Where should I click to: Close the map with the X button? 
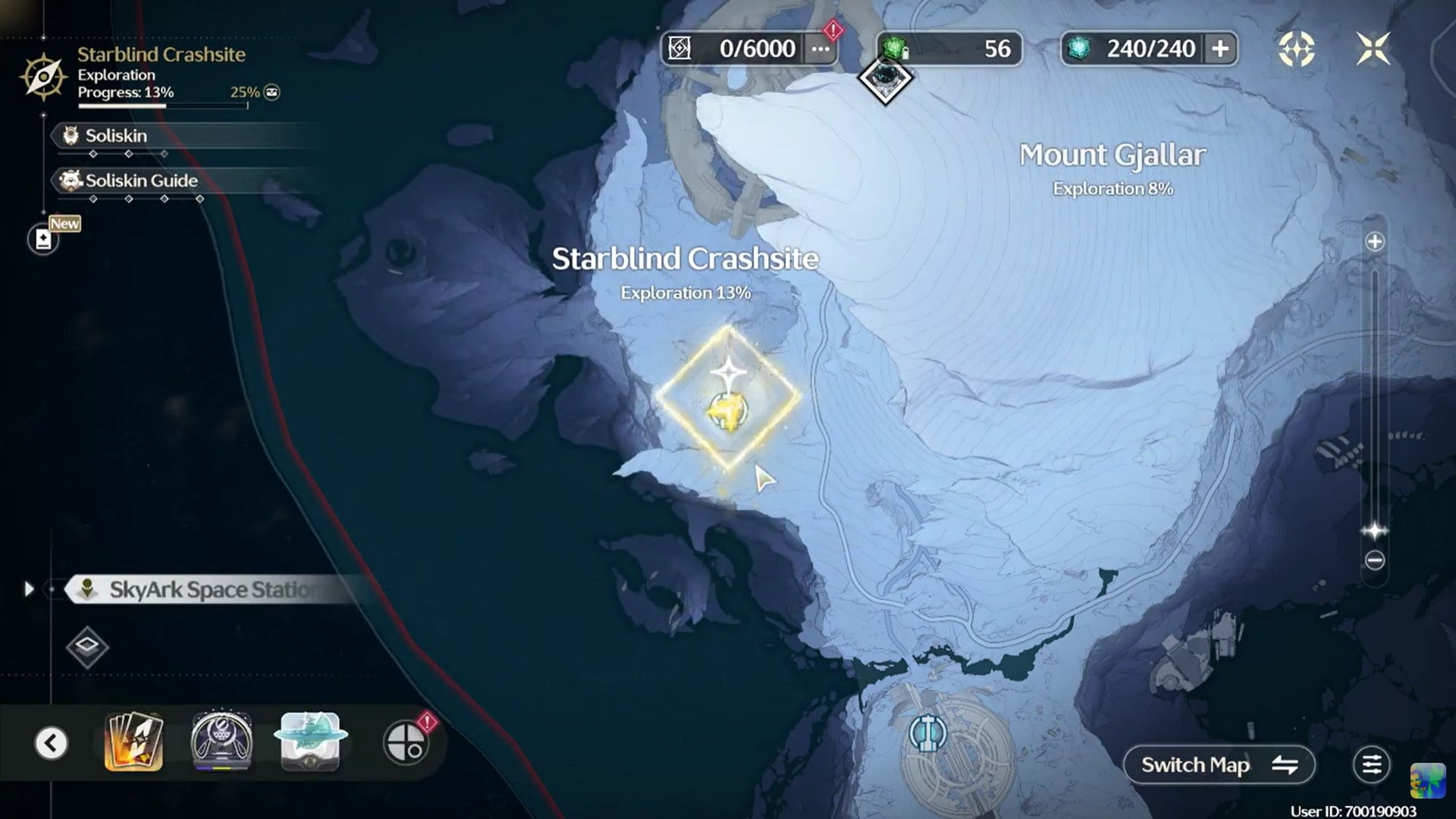pos(1373,49)
